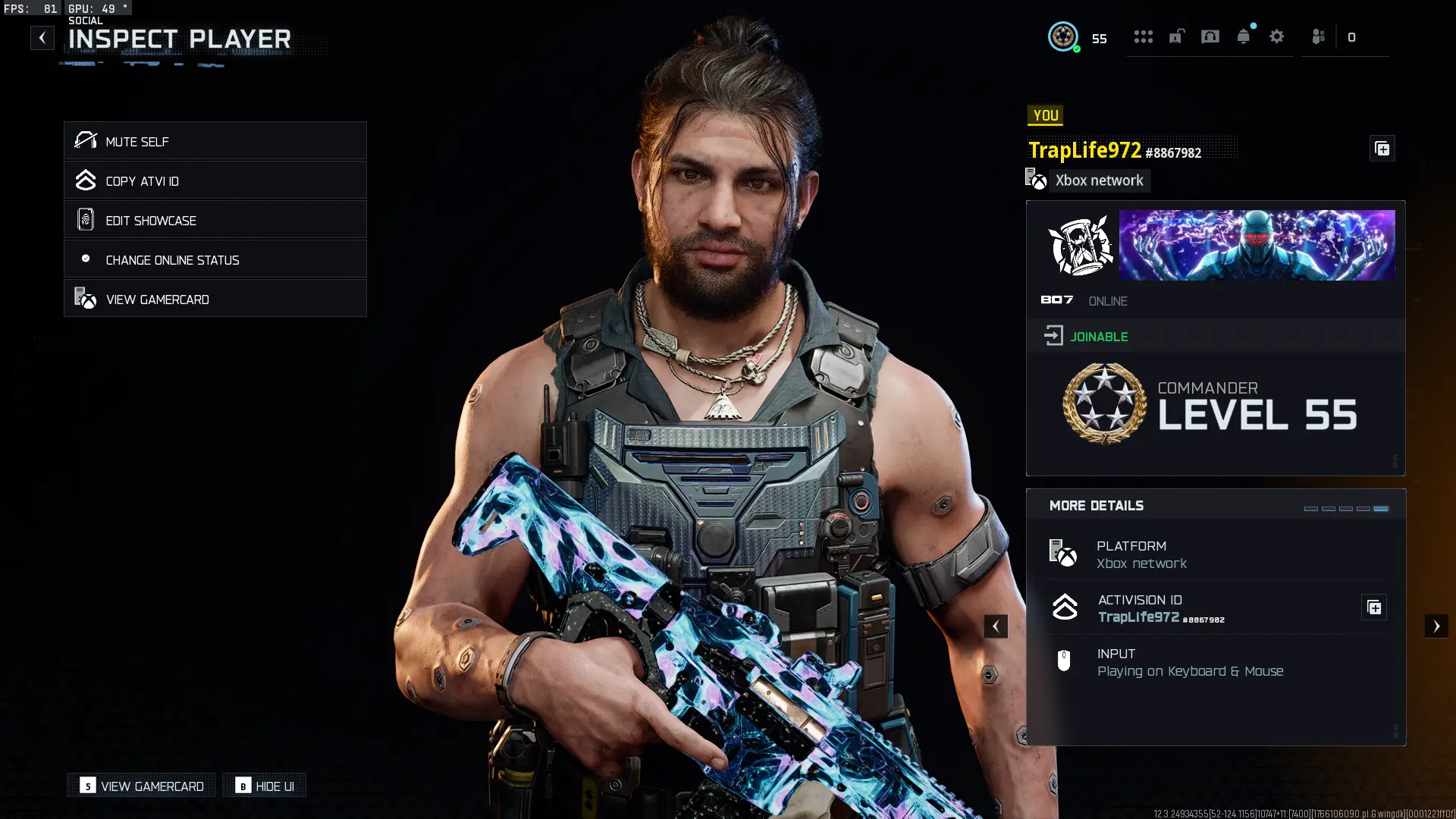Click the highlighted page indicator in More Details
The width and height of the screenshot is (1456, 819).
1382,510
